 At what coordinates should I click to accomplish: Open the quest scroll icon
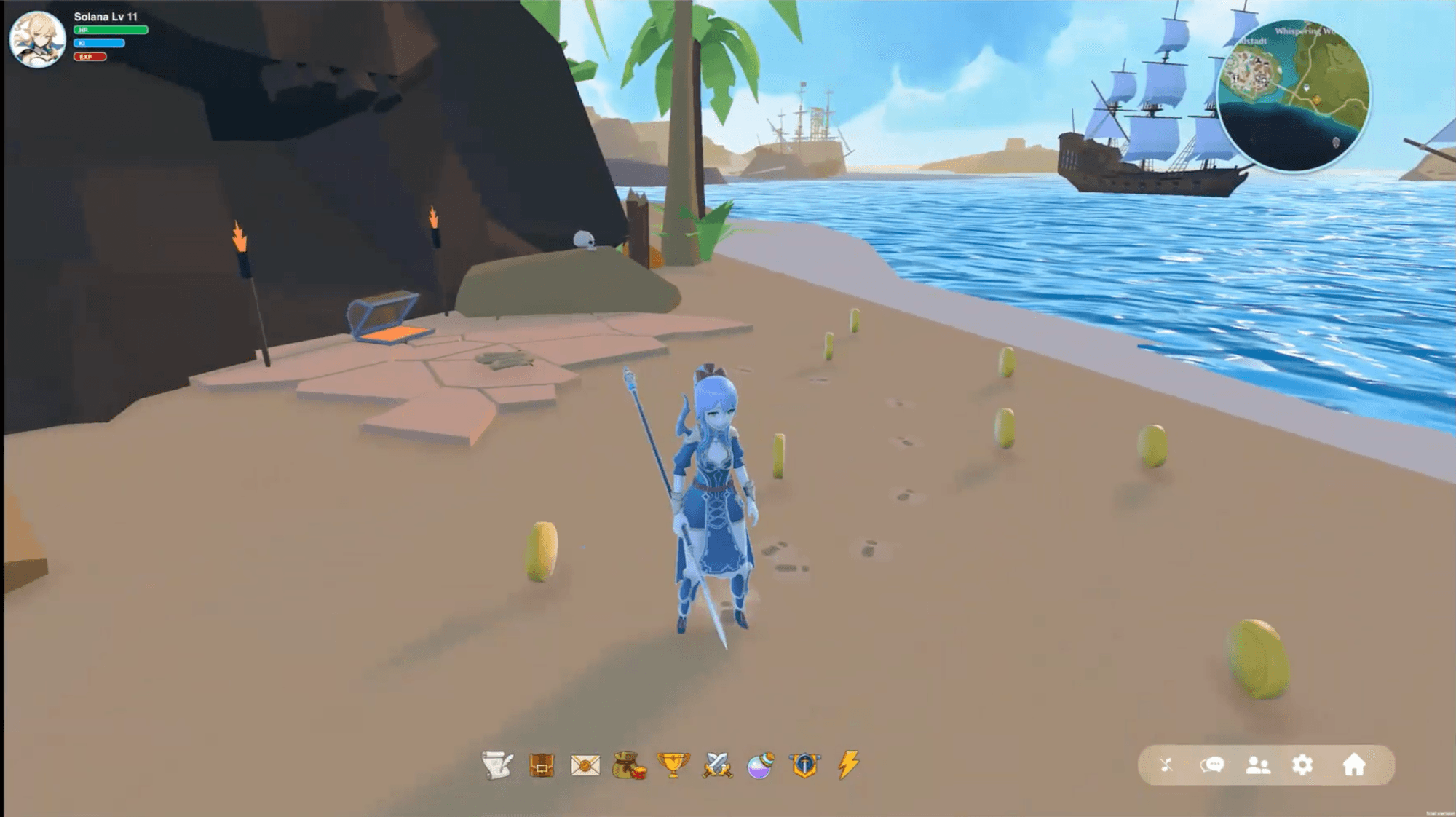click(x=496, y=765)
